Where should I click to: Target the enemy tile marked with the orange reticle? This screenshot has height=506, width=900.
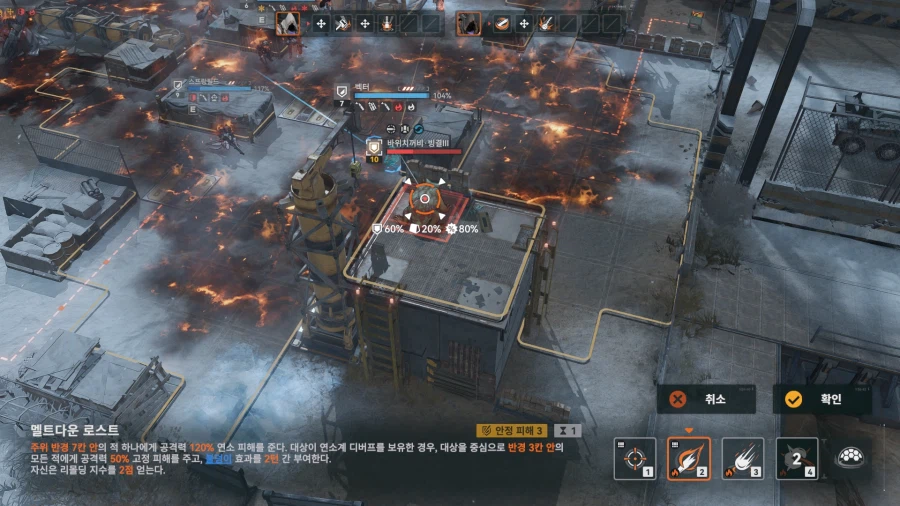click(x=425, y=198)
